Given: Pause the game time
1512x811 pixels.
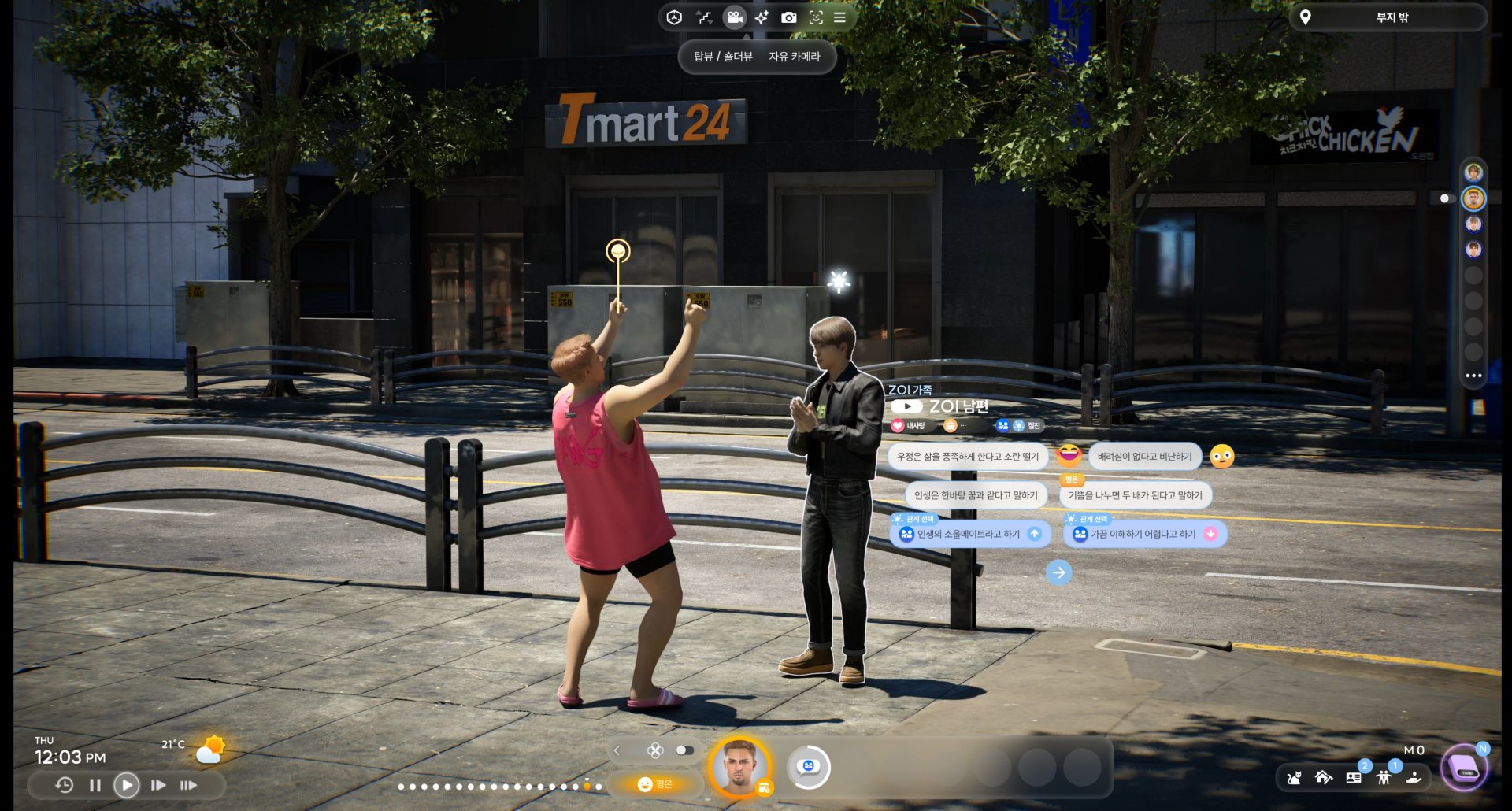Looking at the screenshot, I should 95,785.
